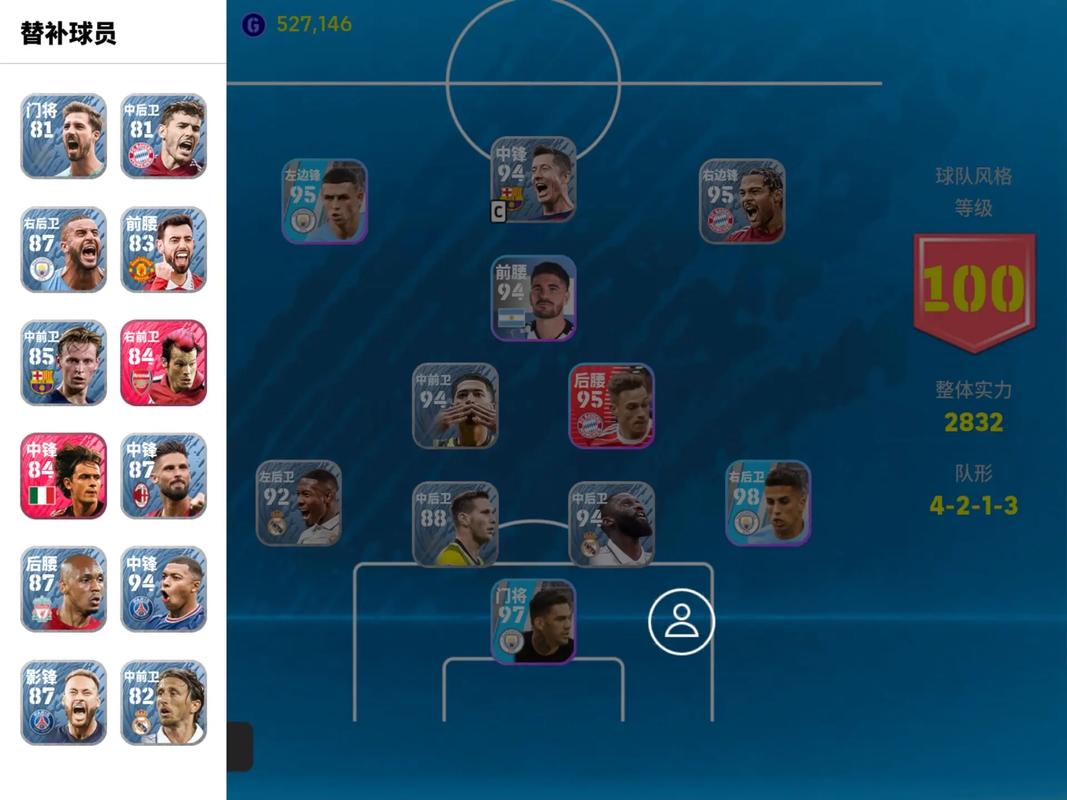The width and height of the screenshot is (1067, 800).
Task: Pick the starting goalkeeper rated 97
Action: coord(534,621)
